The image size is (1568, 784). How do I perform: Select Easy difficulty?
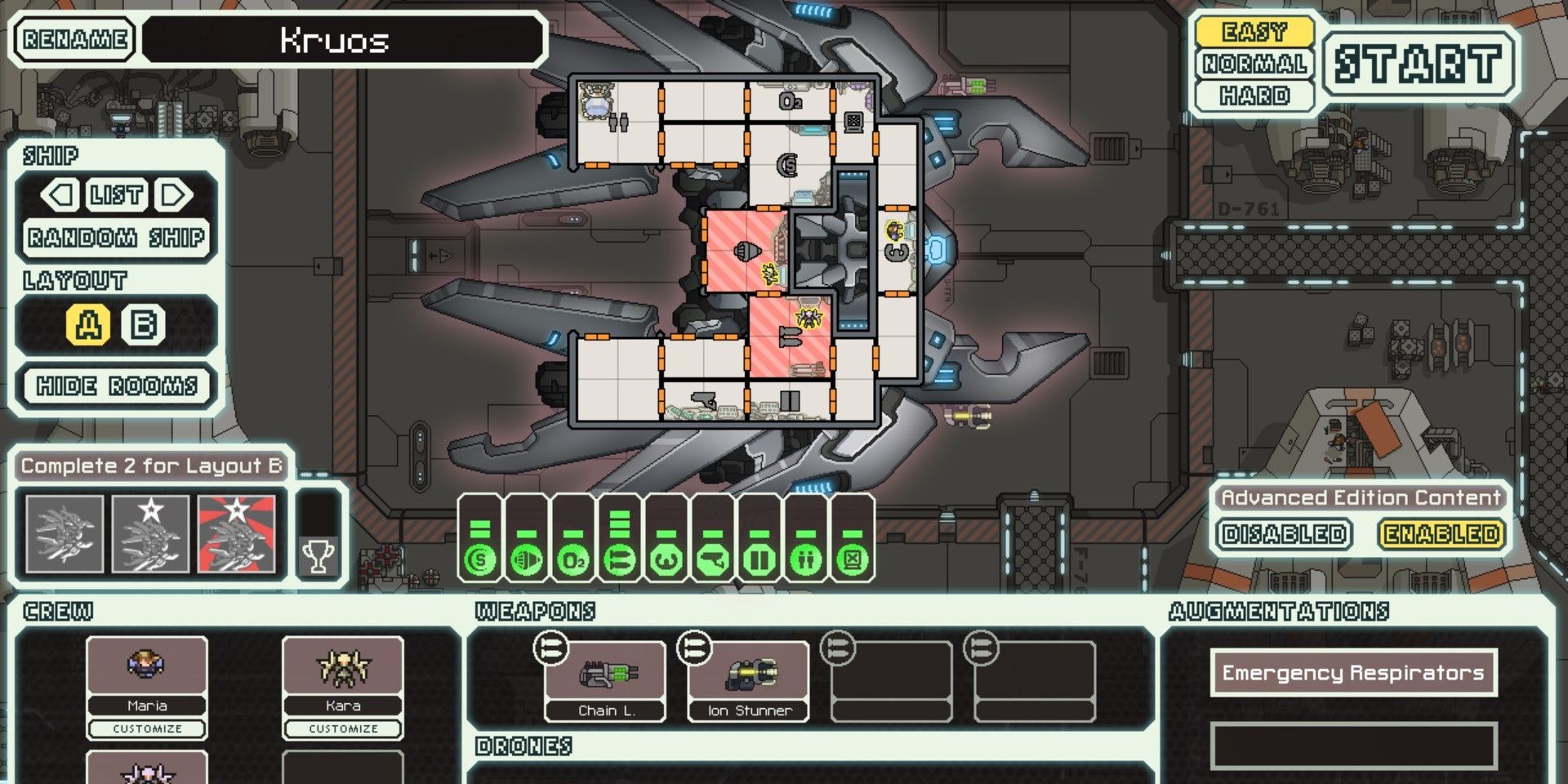[x=1254, y=33]
